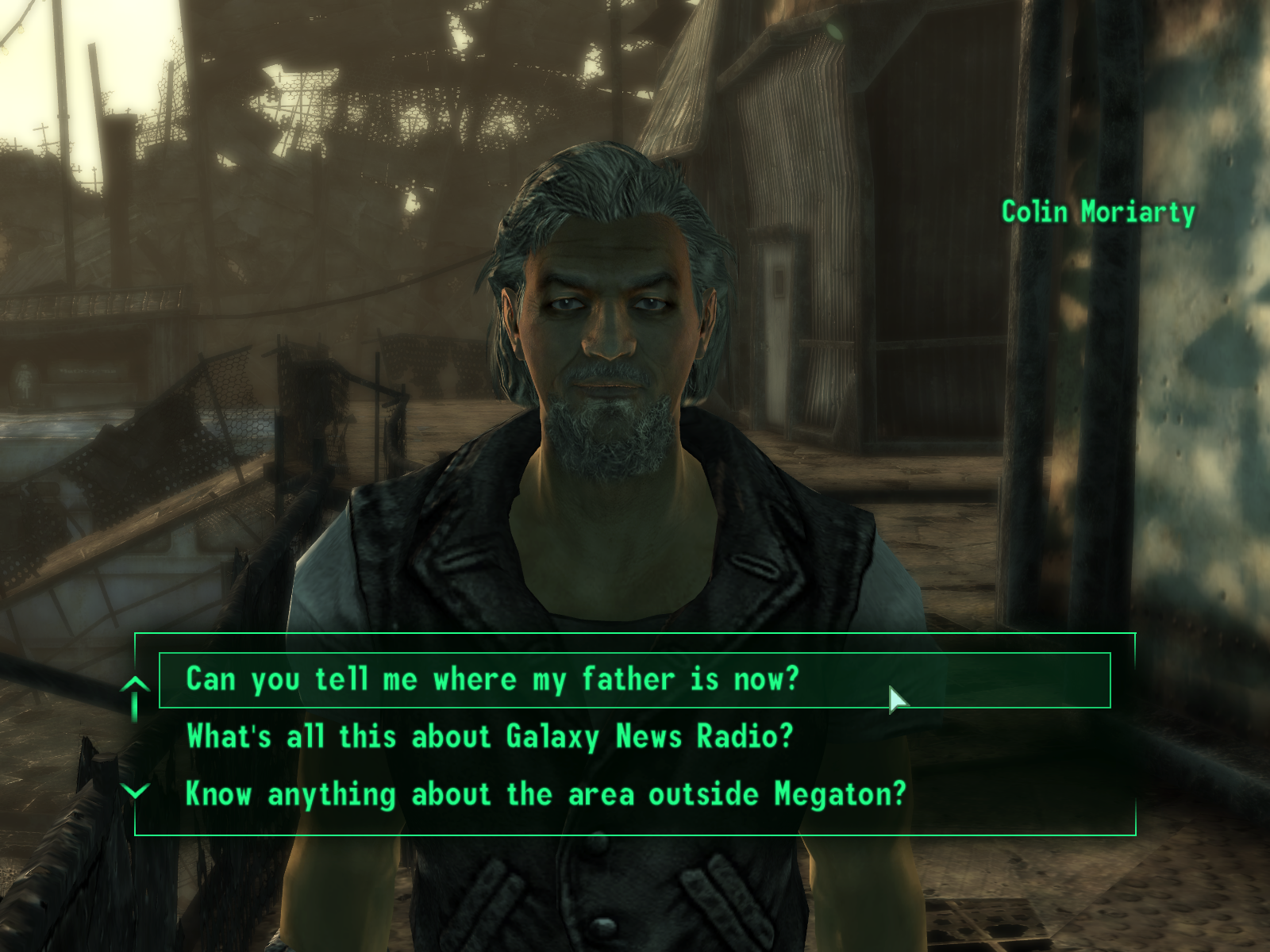
Task: Click the dialogue scroll up arrow
Action: 136,687
